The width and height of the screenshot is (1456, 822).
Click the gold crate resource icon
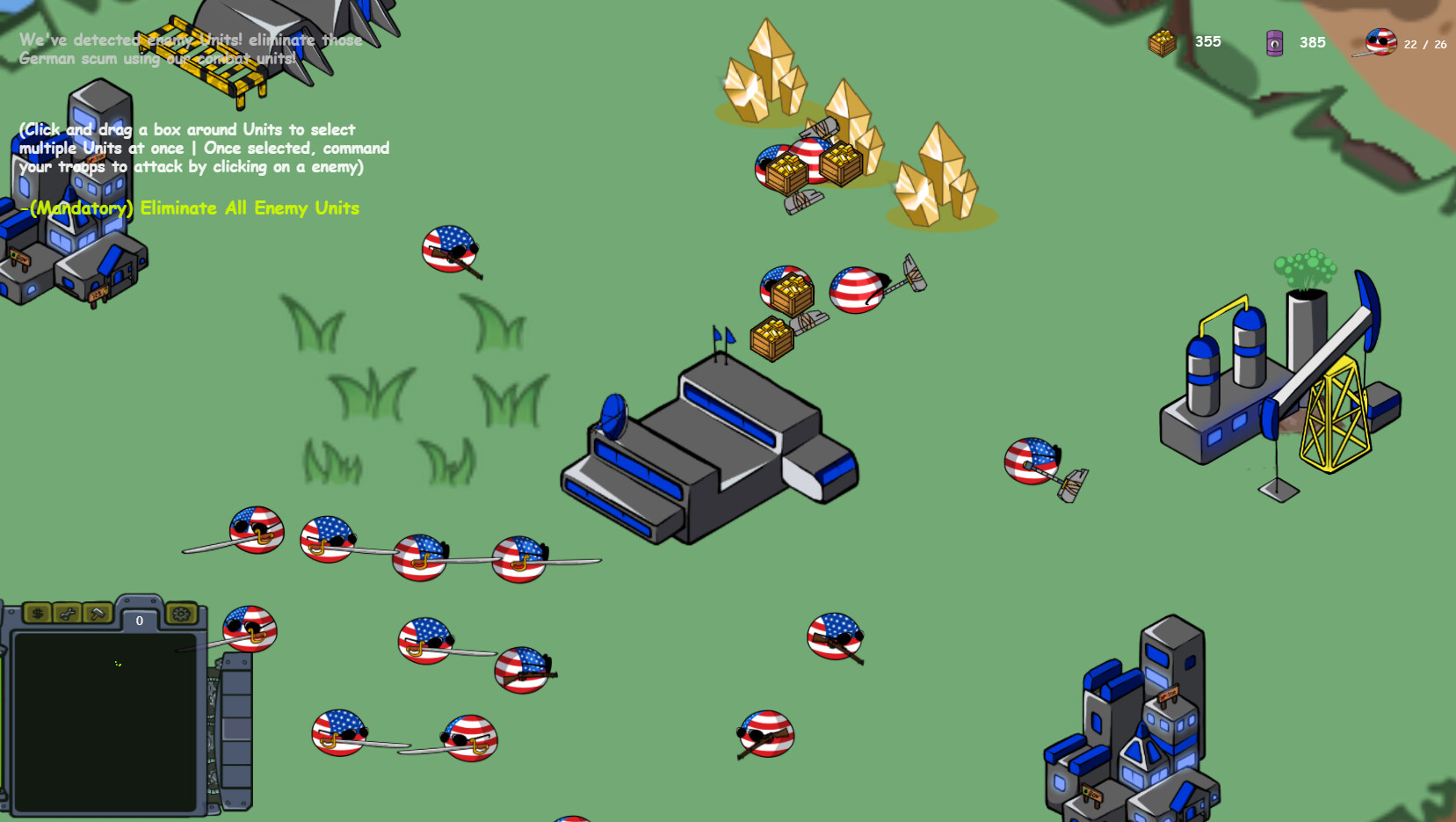coord(1162,42)
